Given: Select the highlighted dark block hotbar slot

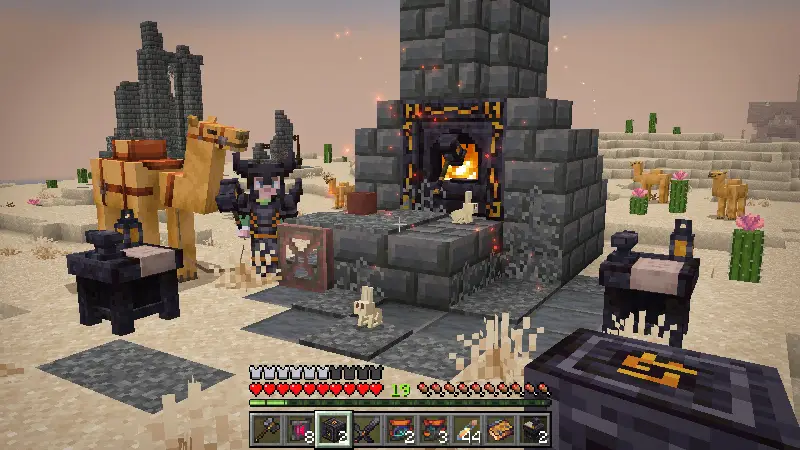Looking at the screenshot, I should tap(333, 429).
